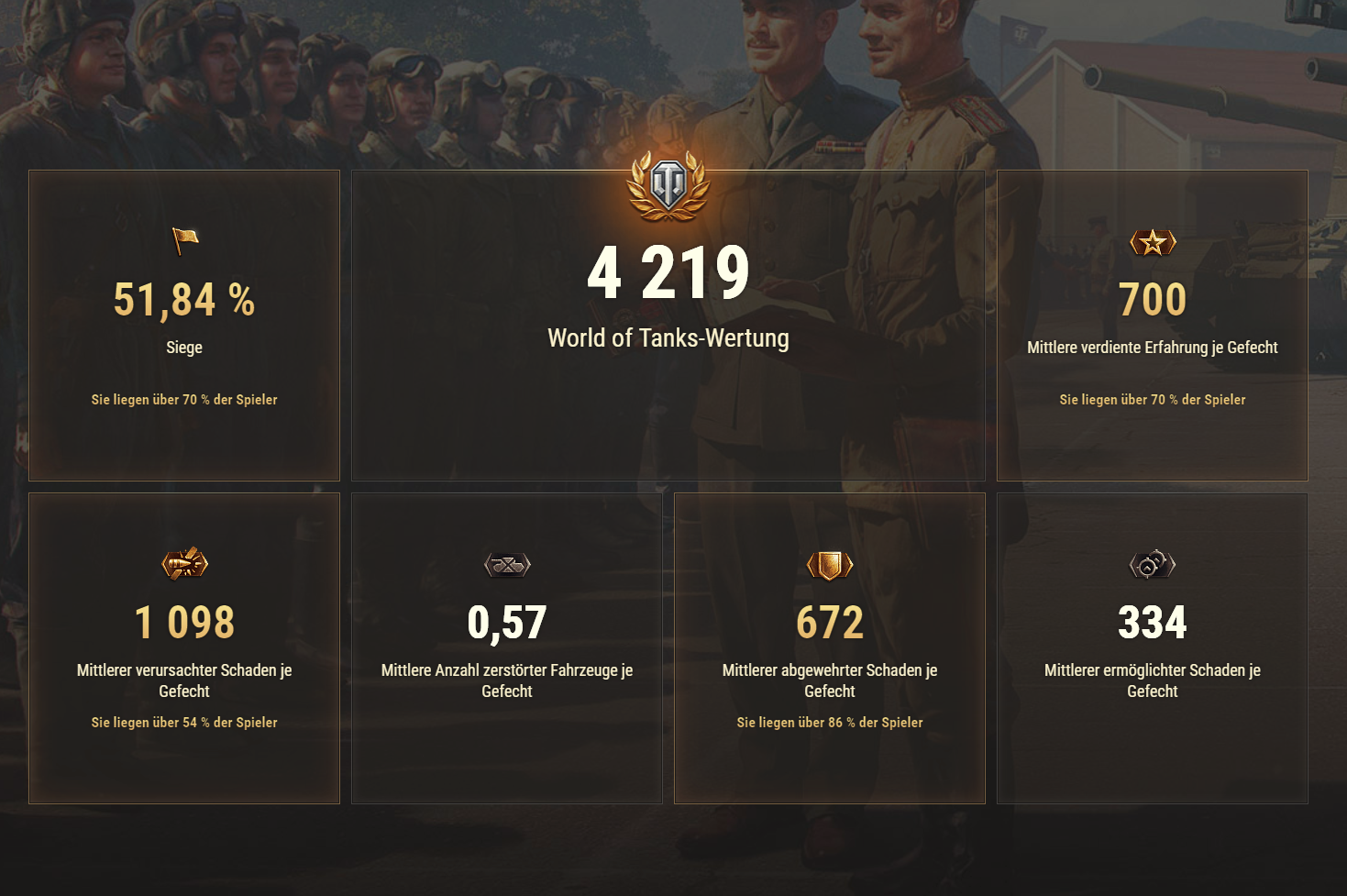Select the 700 experience value
Image resolution: width=1347 pixels, height=896 pixels.
pyautogui.click(x=1152, y=299)
